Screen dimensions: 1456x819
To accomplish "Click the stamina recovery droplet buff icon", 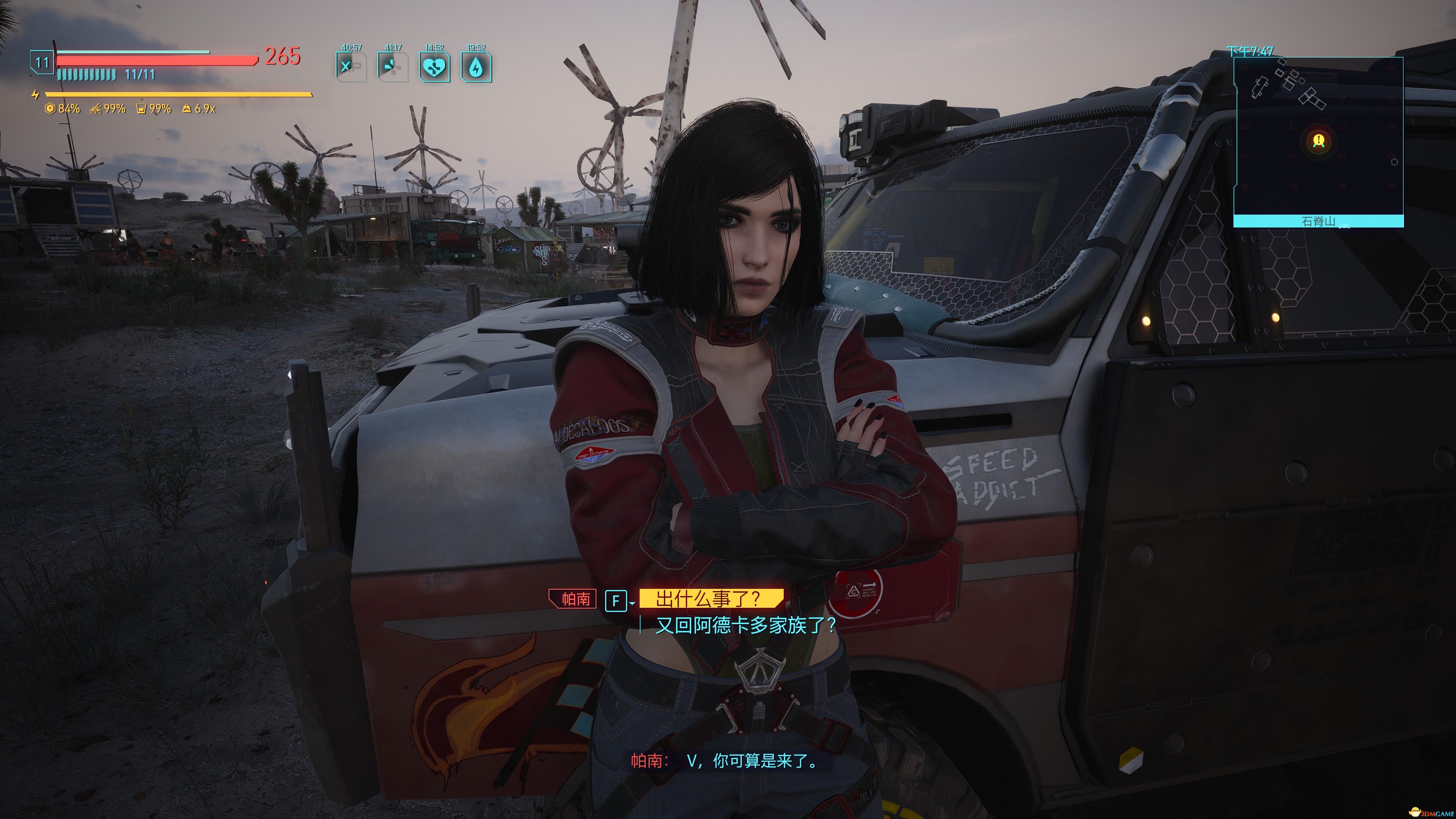I will coord(478,68).
